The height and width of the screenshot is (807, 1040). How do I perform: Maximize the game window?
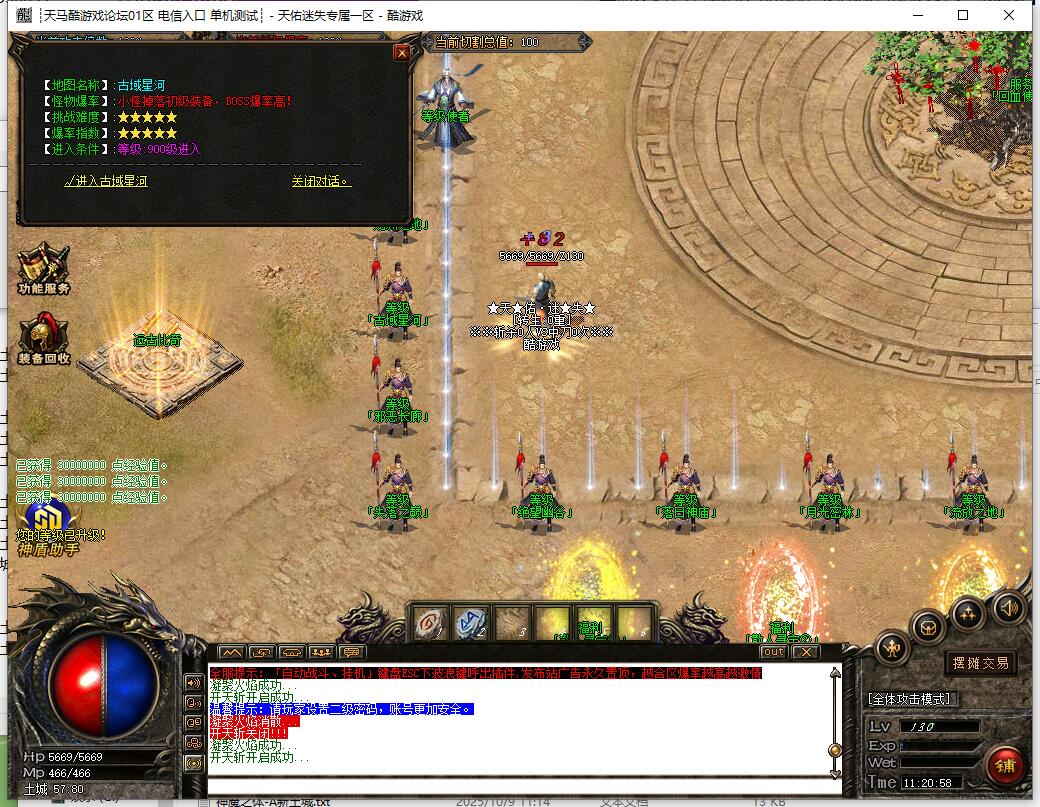pos(963,15)
